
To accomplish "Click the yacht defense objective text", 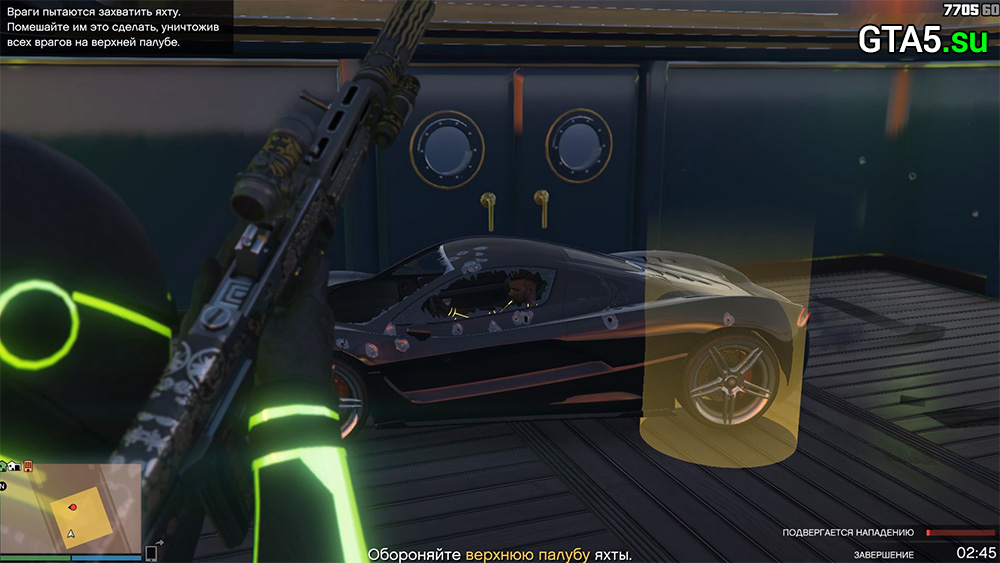I will click(x=500, y=554).
